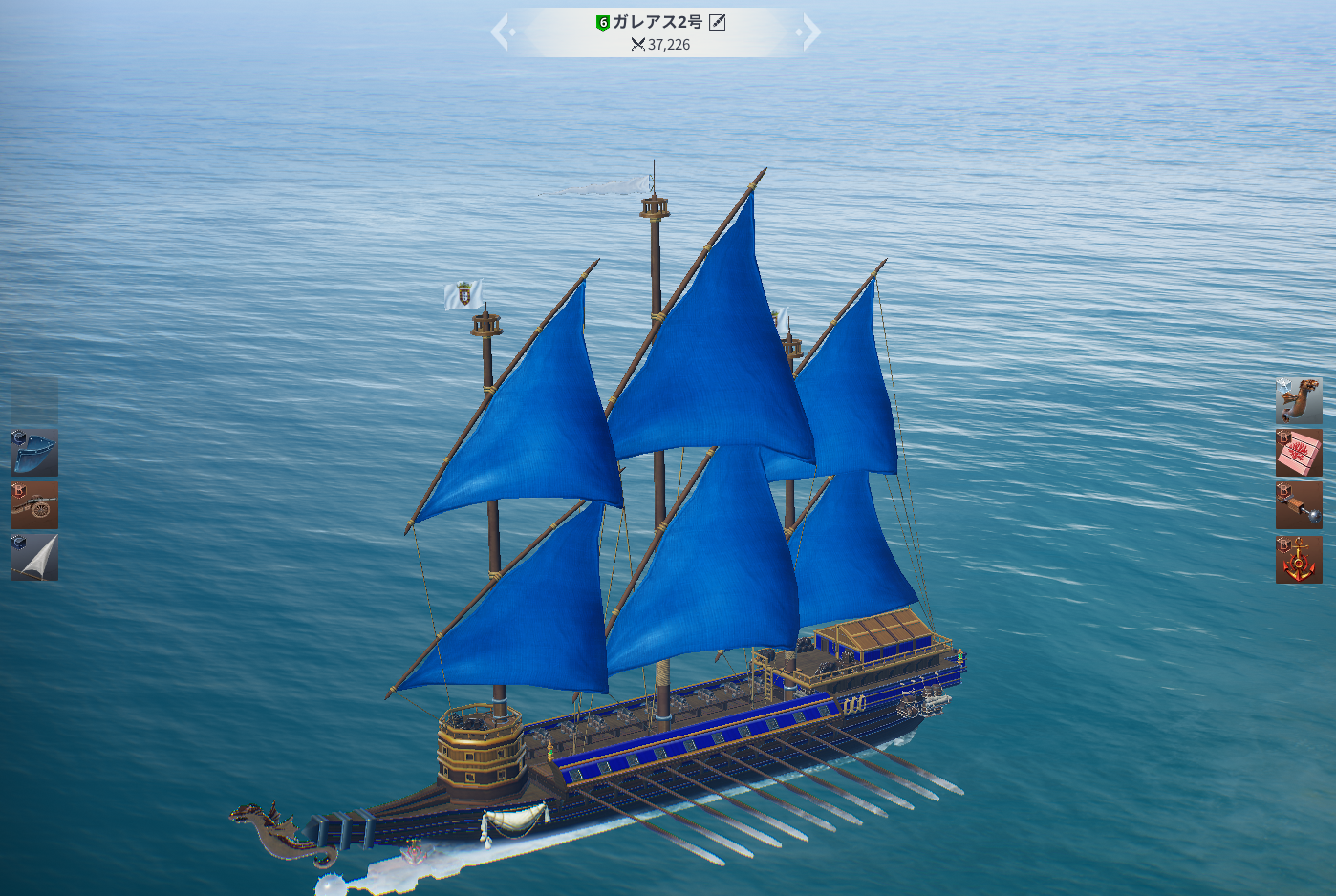Open the pink coral-pattern slot
Viewport: 1336px width, 896px height.
1299,453
